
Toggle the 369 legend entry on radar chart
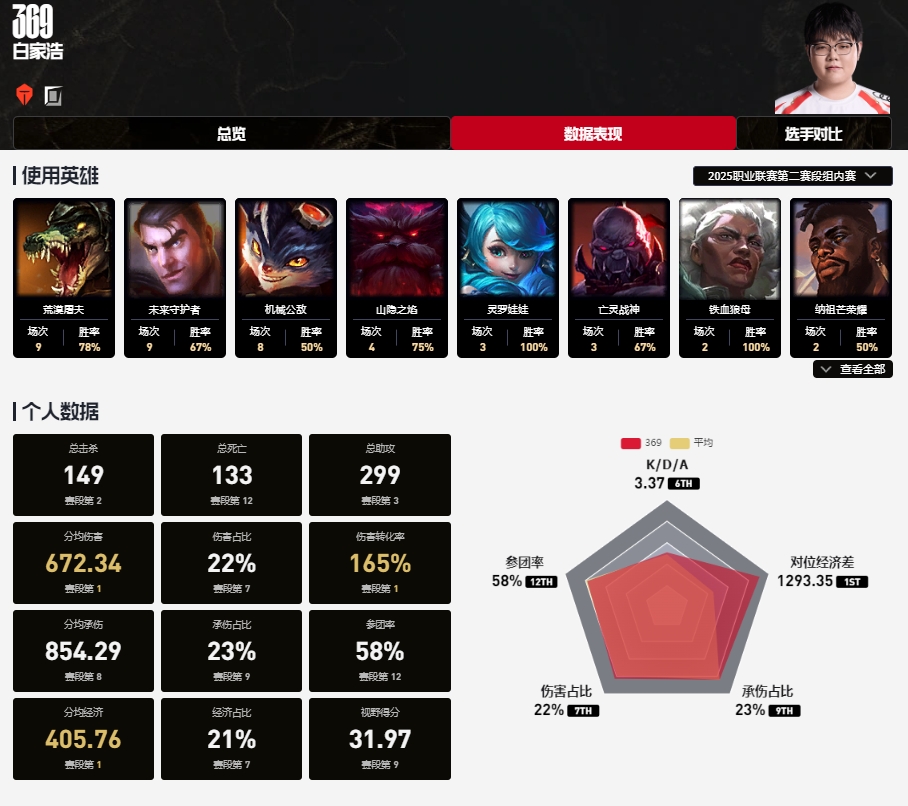(x=641, y=443)
